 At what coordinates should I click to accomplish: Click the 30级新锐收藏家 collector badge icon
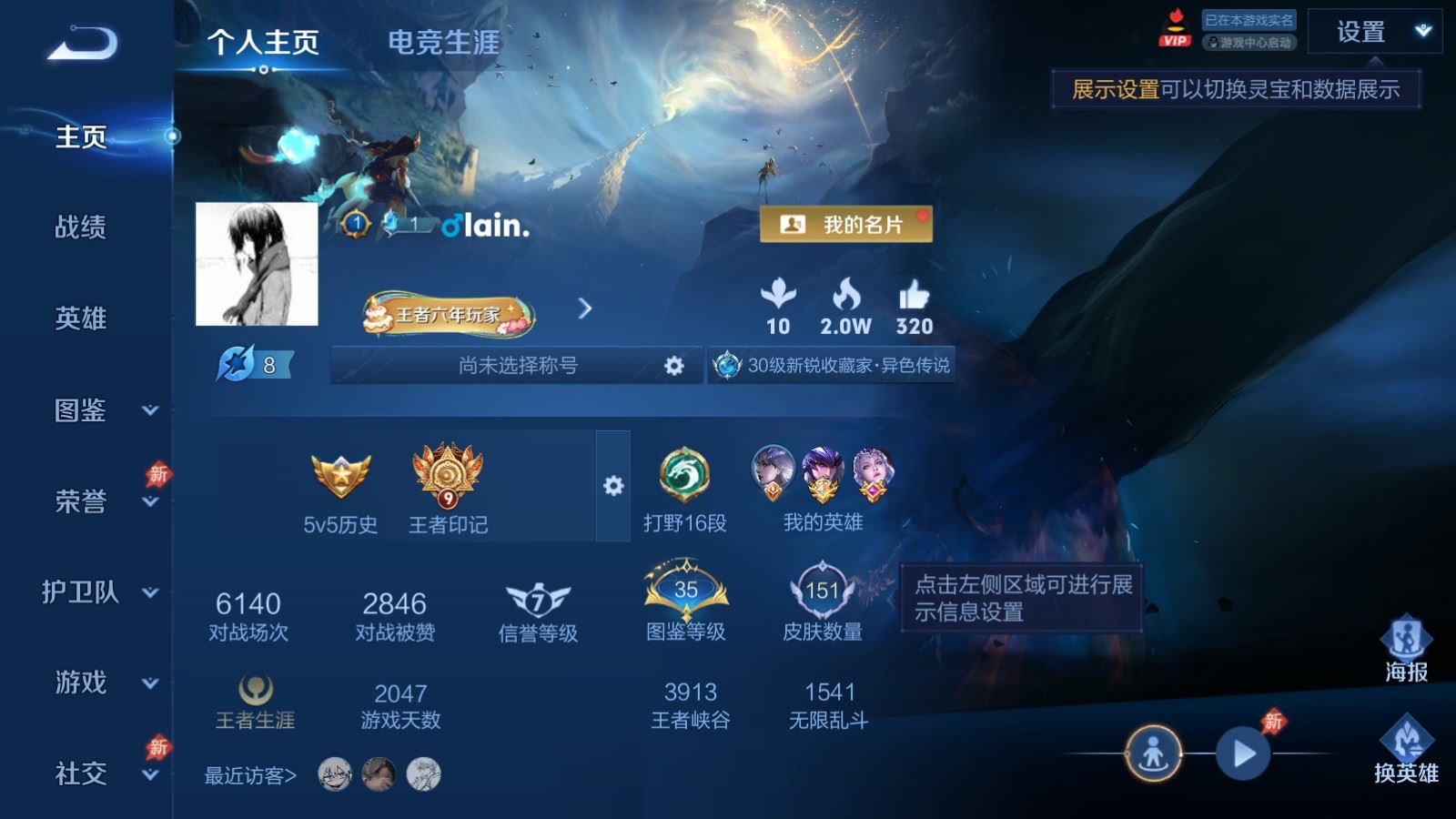726,364
